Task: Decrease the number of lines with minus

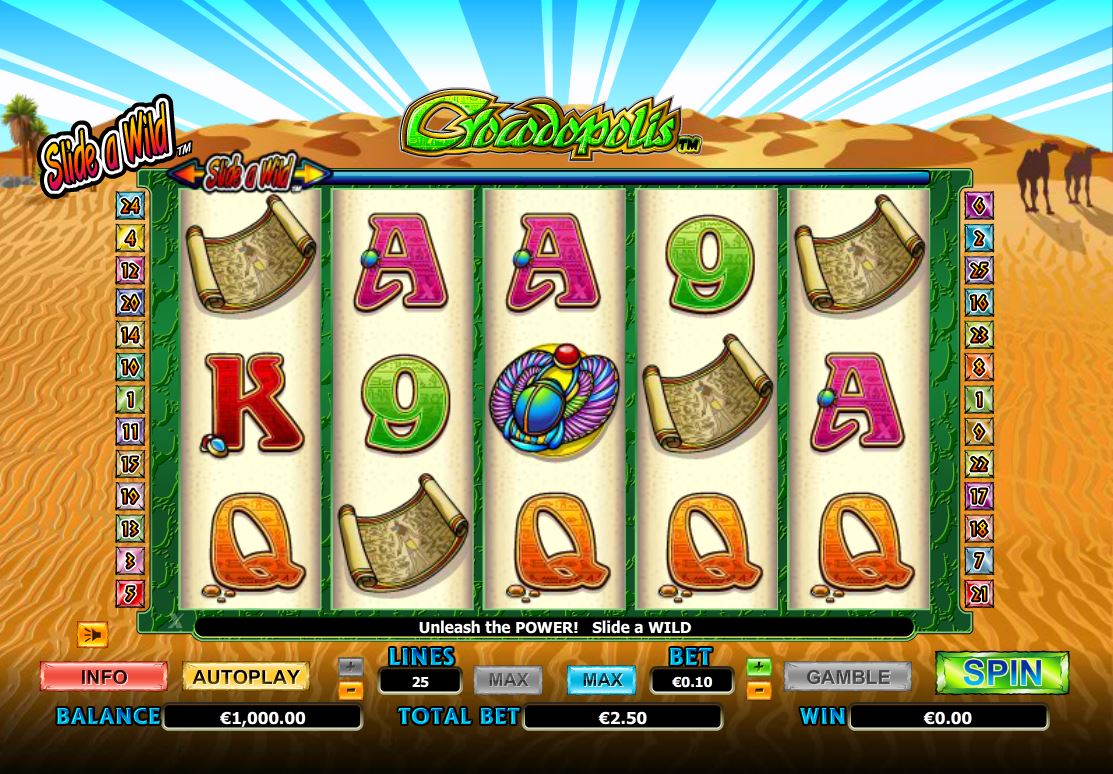Action: point(351,689)
